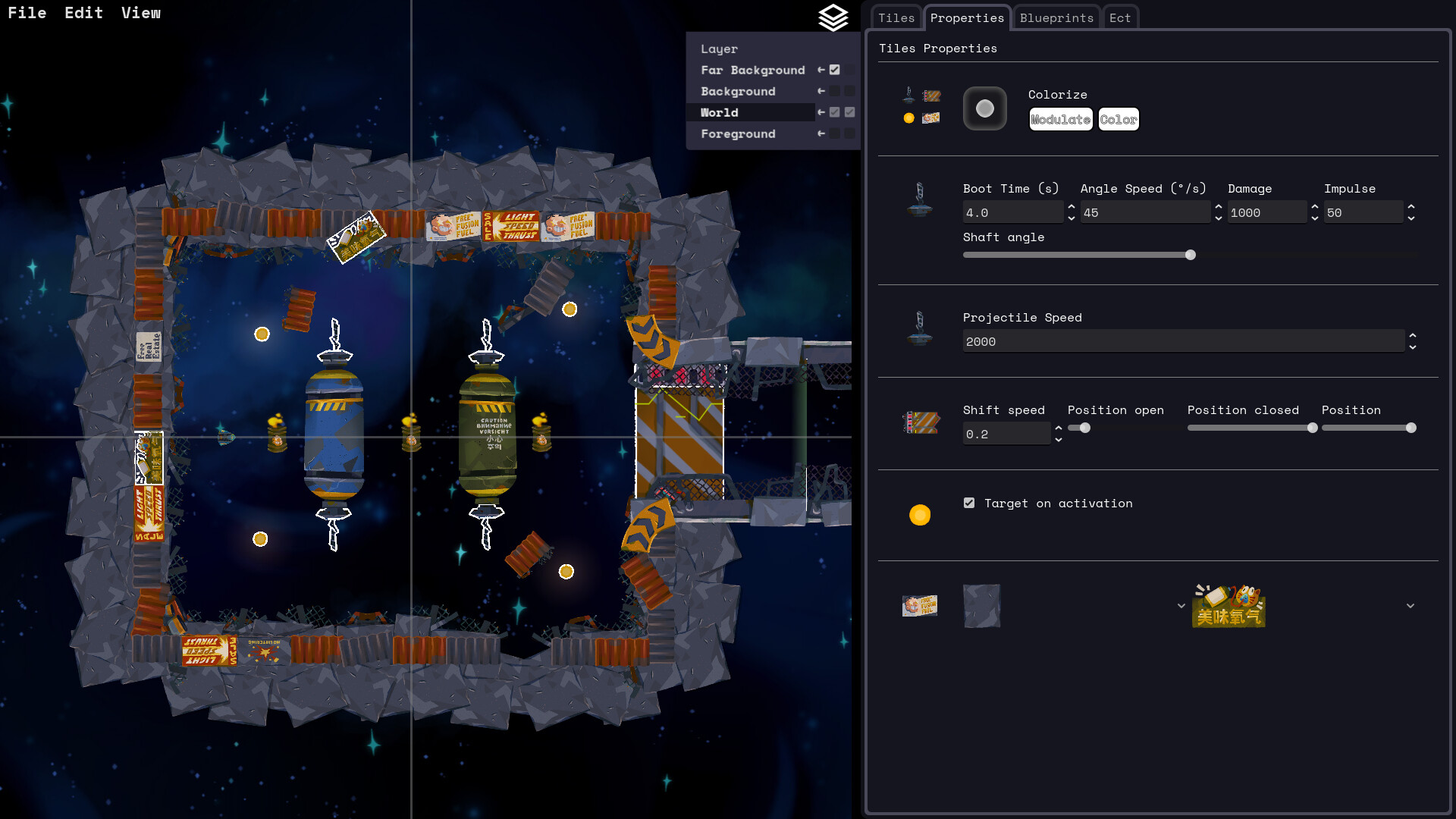Click the Color button under Colorize
This screenshot has height=819, width=1456.
point(1119,119)
